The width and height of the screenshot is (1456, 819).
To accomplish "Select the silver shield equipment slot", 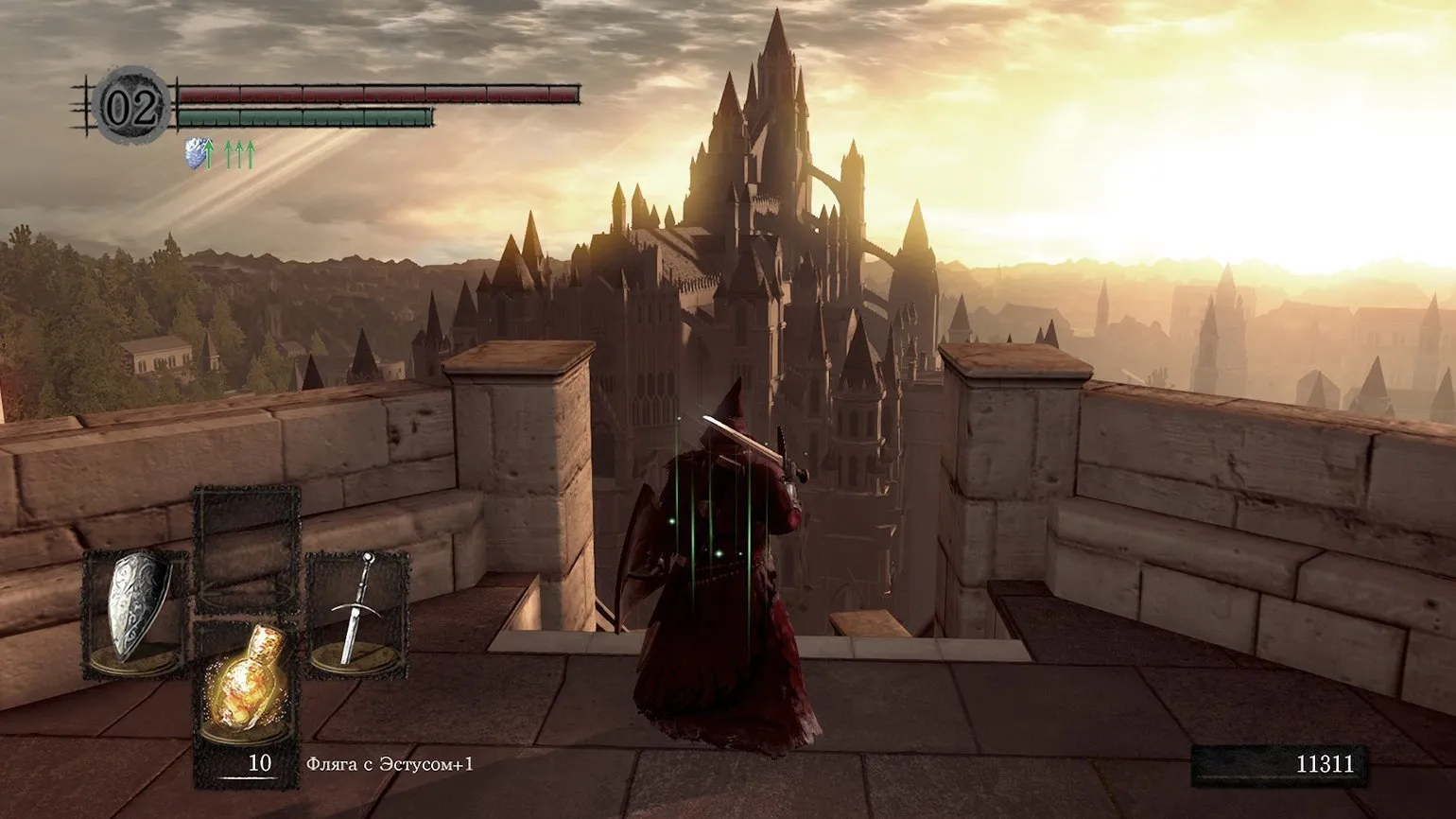I will [134, 615].
